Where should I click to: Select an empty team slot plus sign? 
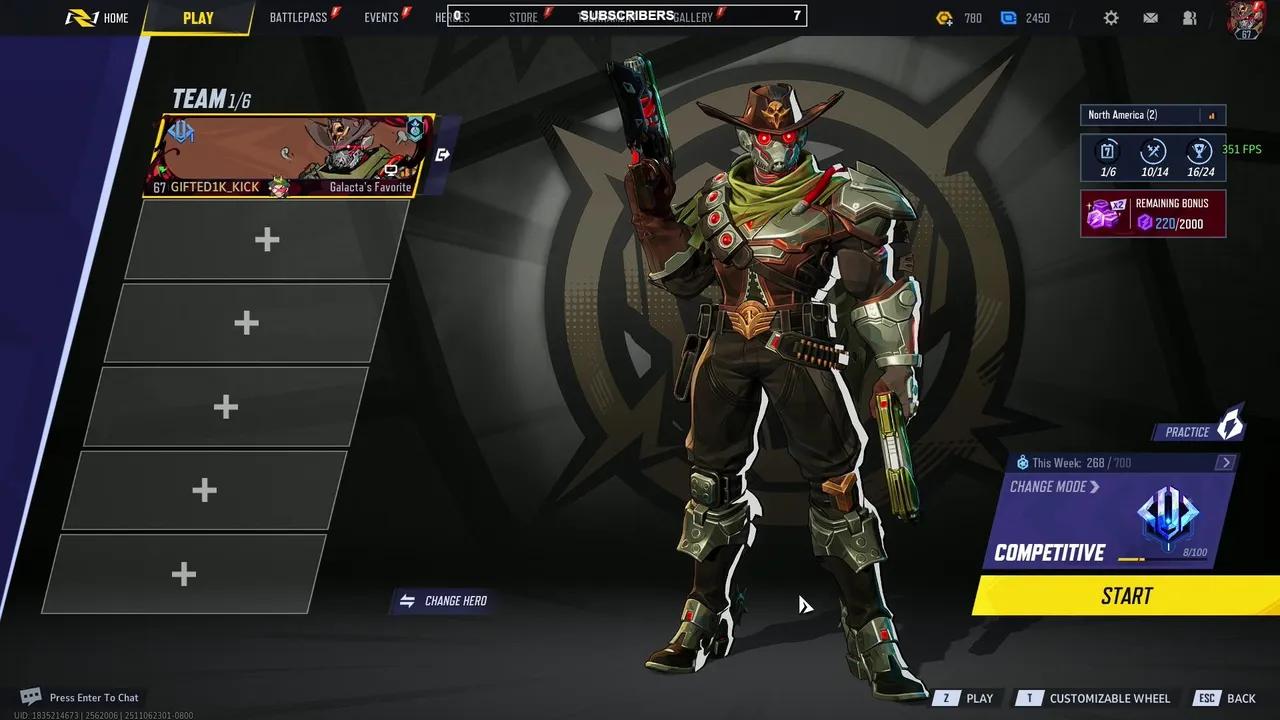coord(266,240)
